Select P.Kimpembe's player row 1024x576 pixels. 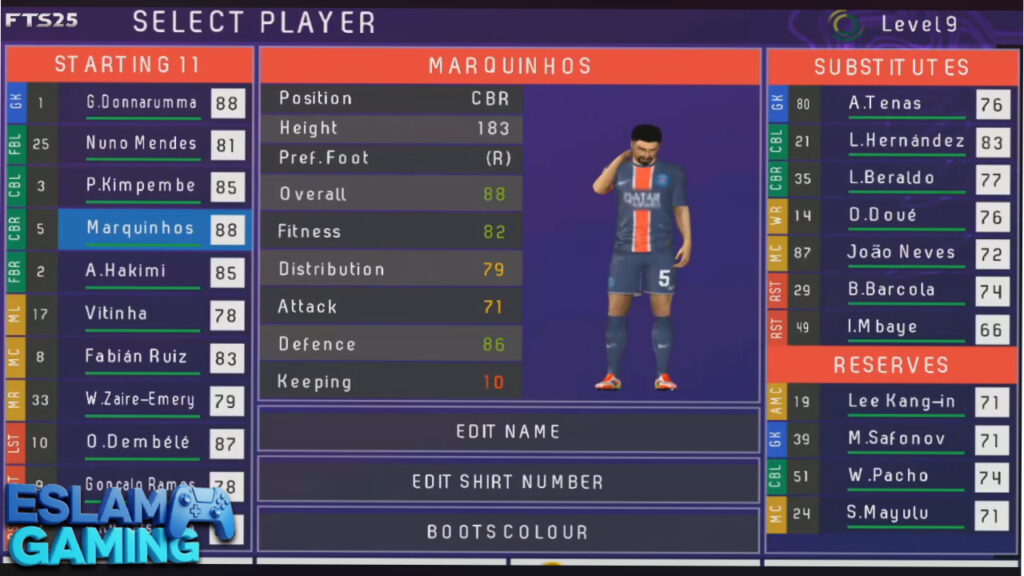(x=140, y=186)
